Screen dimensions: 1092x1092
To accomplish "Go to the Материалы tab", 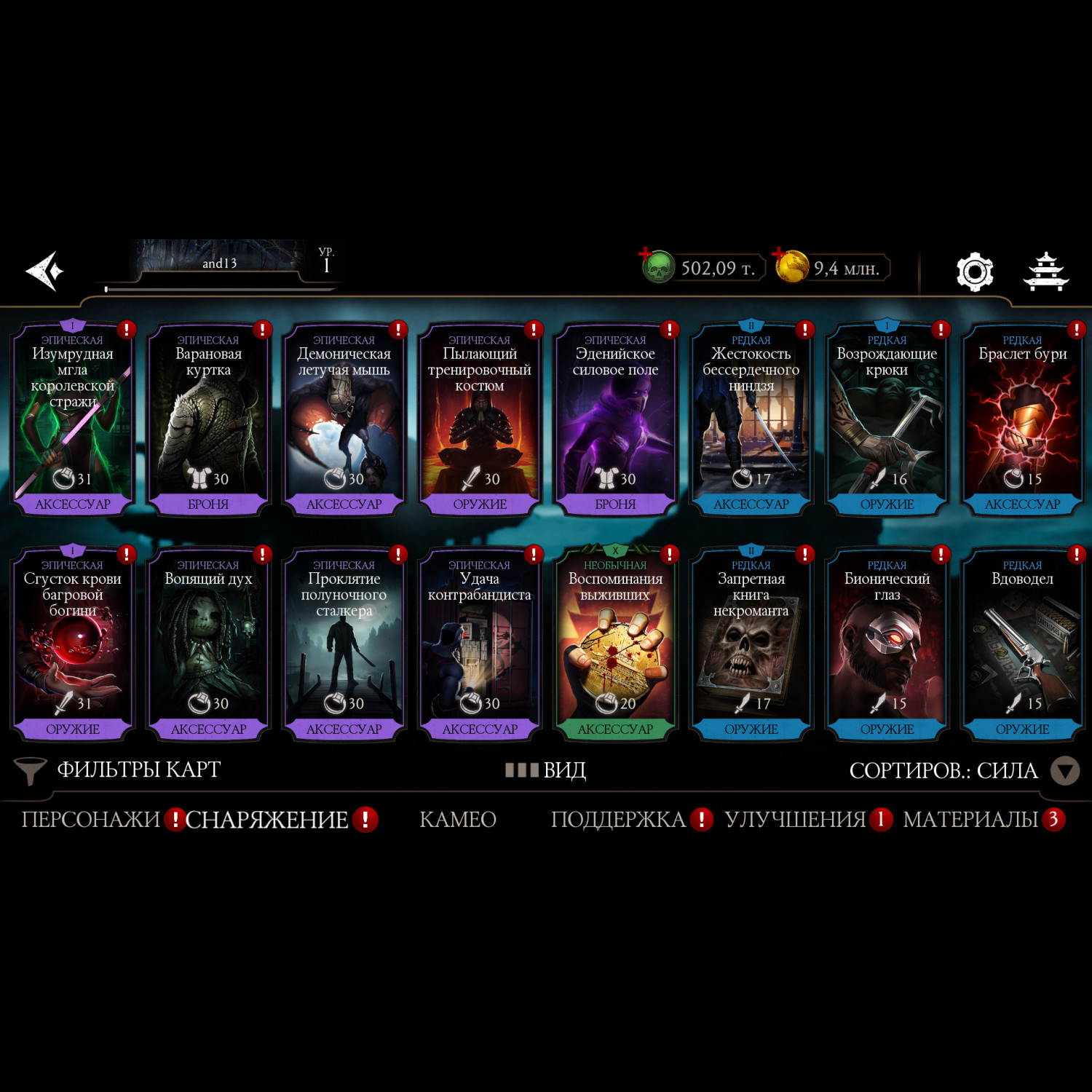I will [970, 820].
